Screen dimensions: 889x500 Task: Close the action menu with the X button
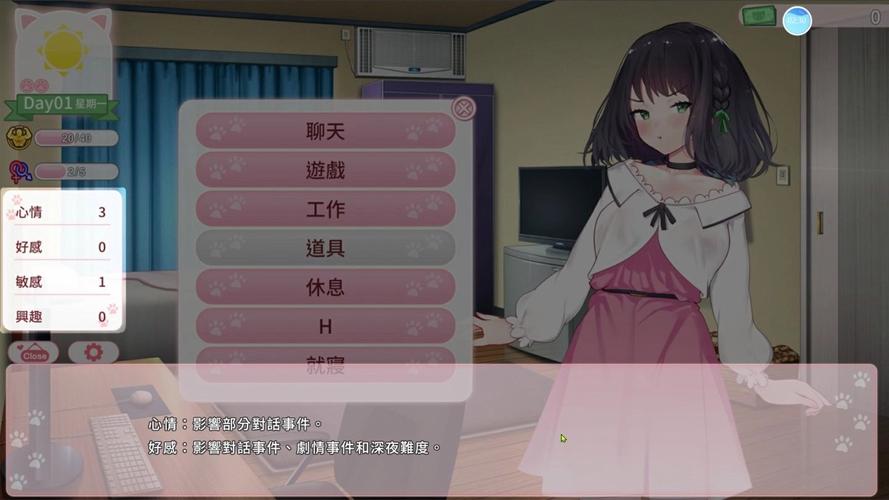[463, 108]
